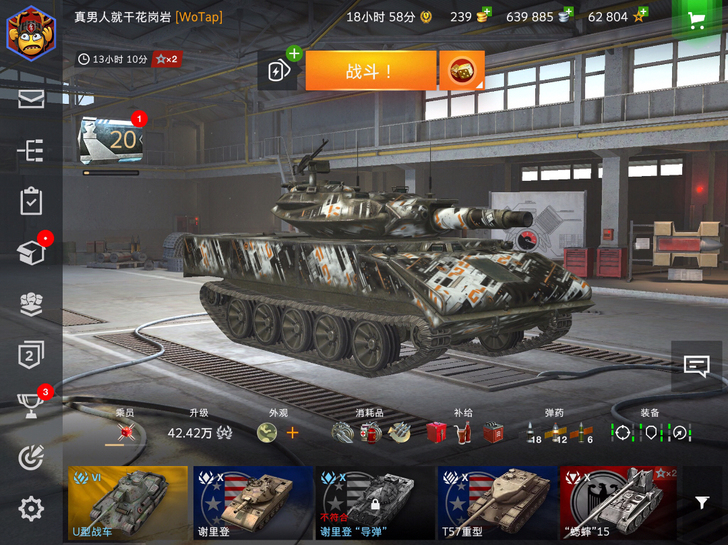Open the 弹药 ammunition loadout

click(x=557, y=432)
